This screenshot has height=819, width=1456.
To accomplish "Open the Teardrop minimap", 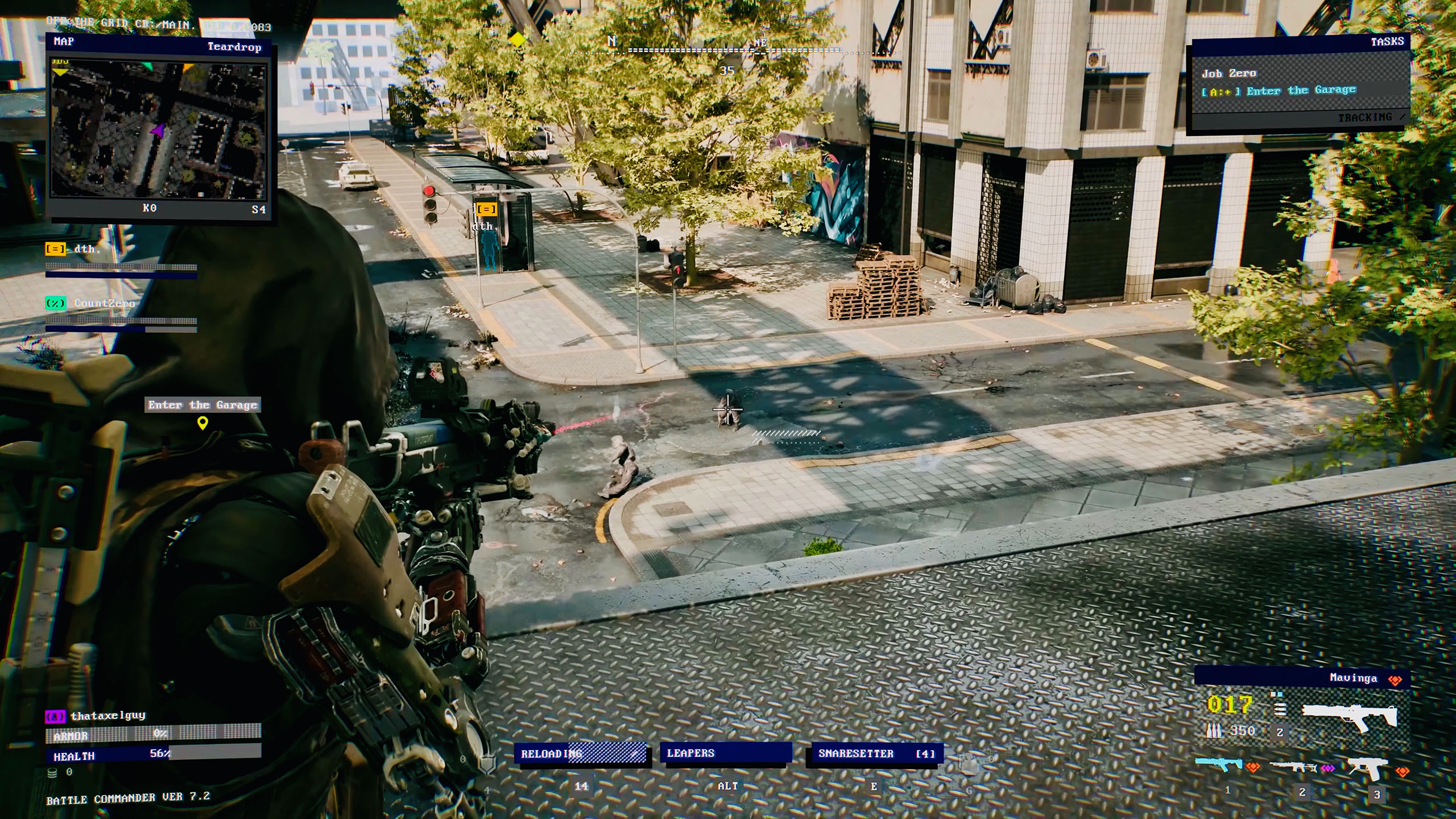I will pos(159,130).
